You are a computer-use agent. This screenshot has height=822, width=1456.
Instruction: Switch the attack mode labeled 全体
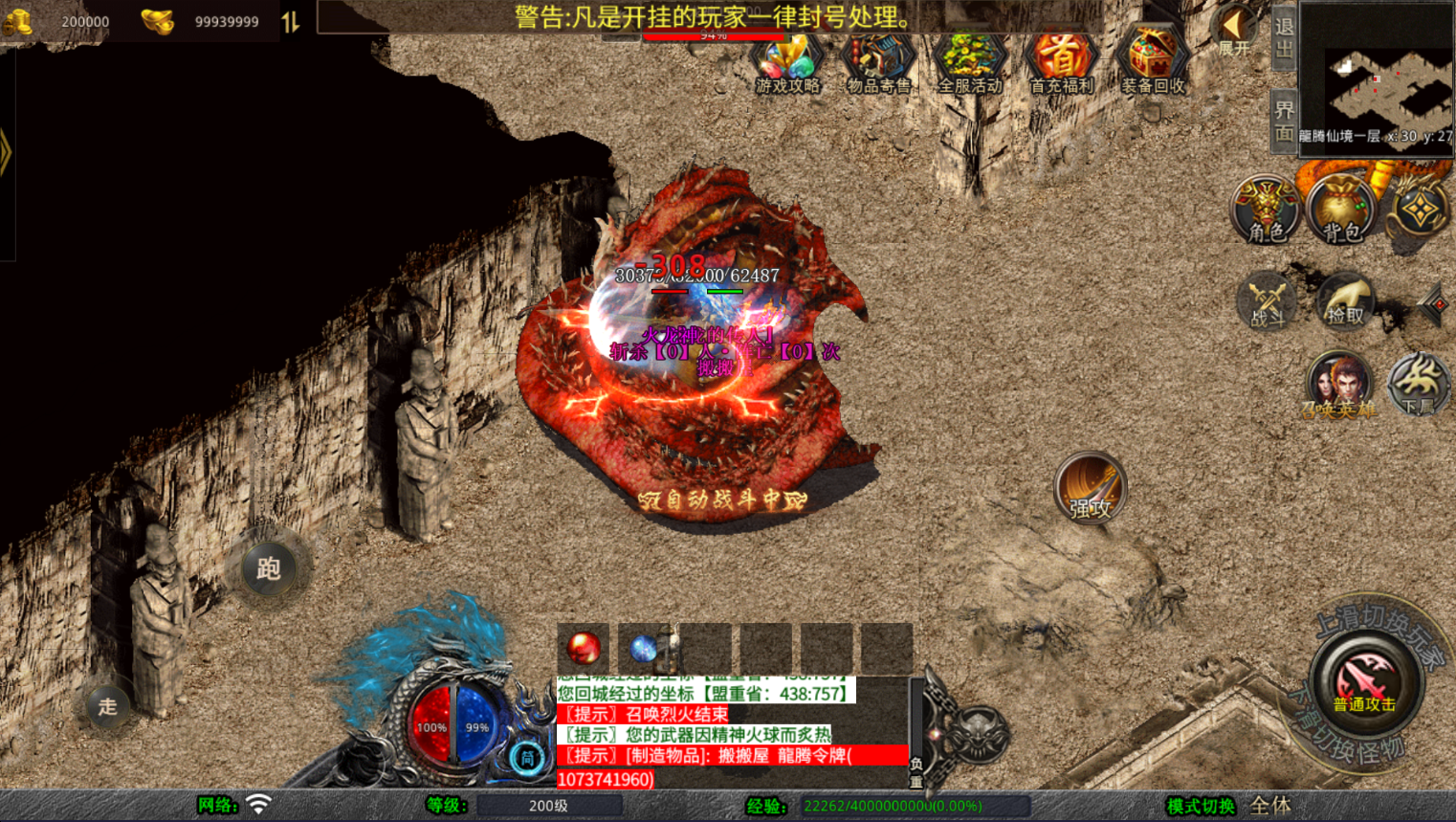click(1270, 806)
